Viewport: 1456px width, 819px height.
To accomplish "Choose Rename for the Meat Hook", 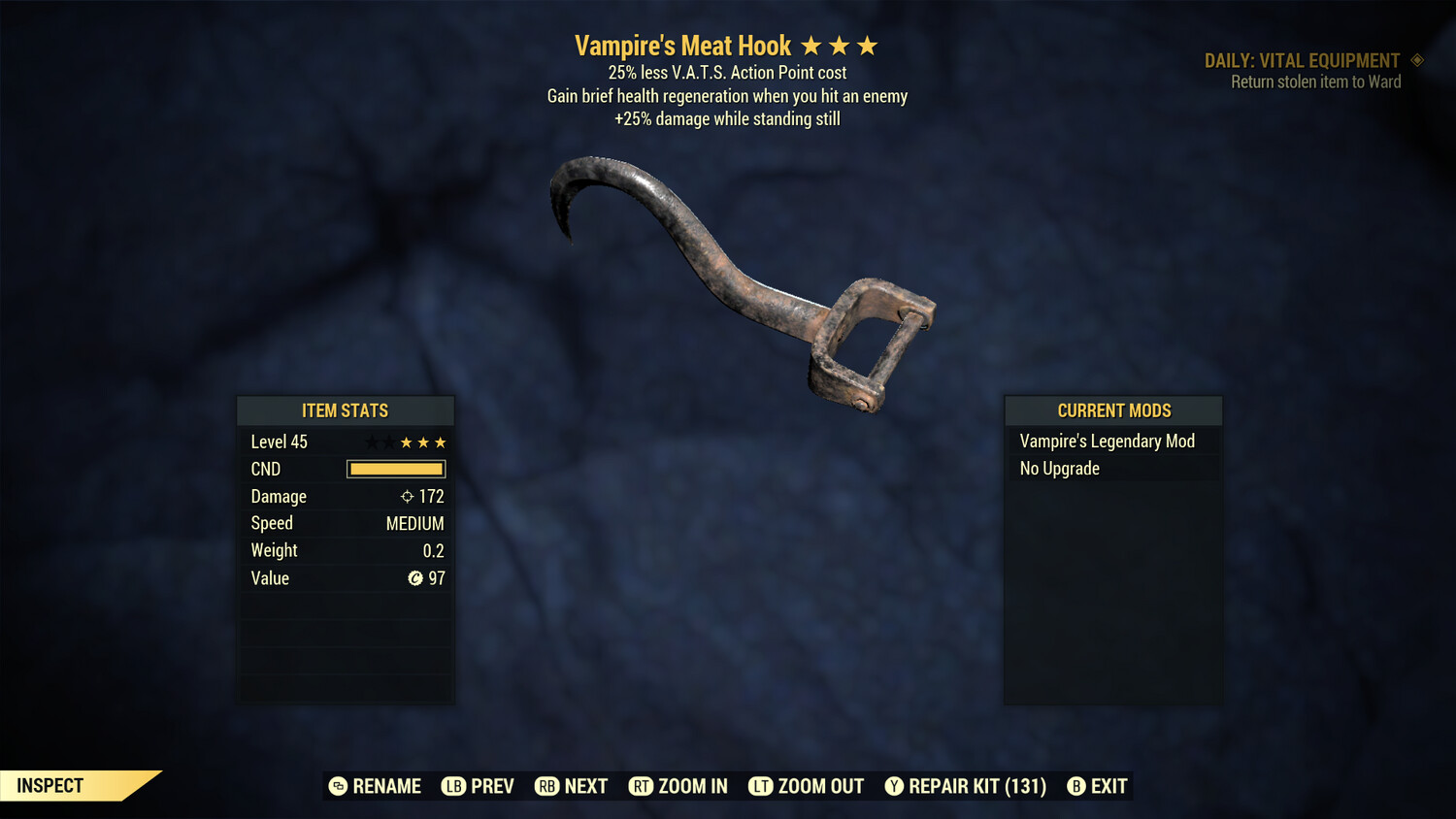I will tap(375, 786).
